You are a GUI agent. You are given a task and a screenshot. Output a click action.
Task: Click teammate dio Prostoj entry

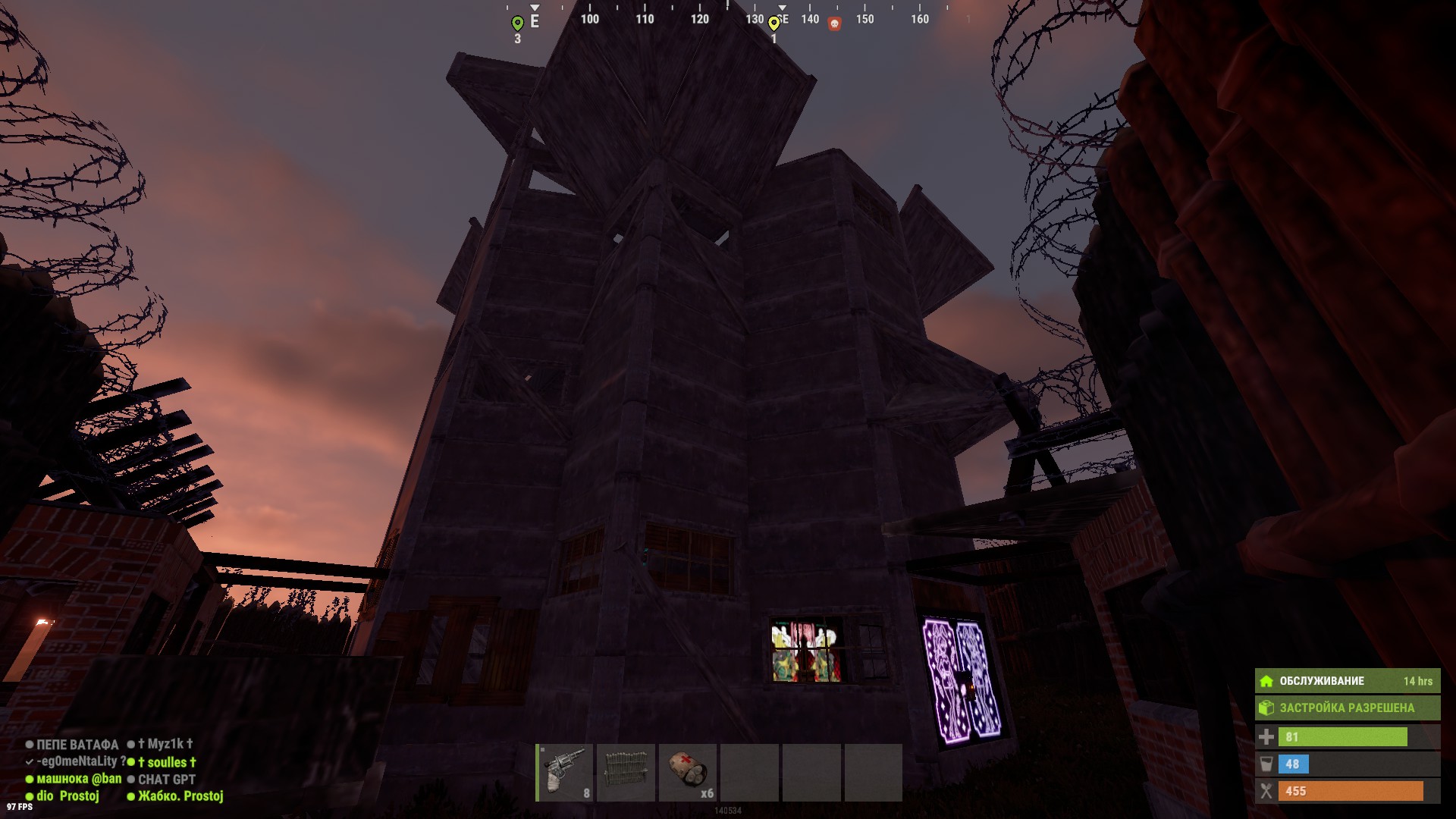click(67, 796)
